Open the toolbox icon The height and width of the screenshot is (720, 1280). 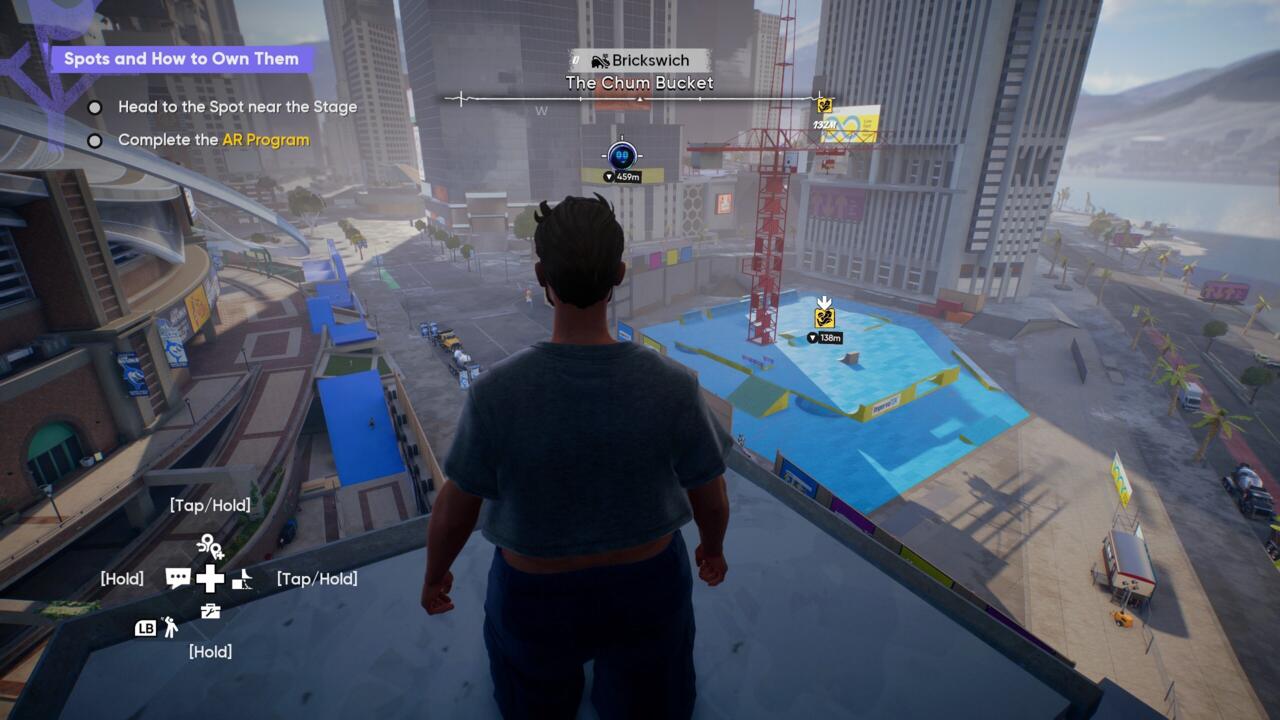tap(210, 610)
